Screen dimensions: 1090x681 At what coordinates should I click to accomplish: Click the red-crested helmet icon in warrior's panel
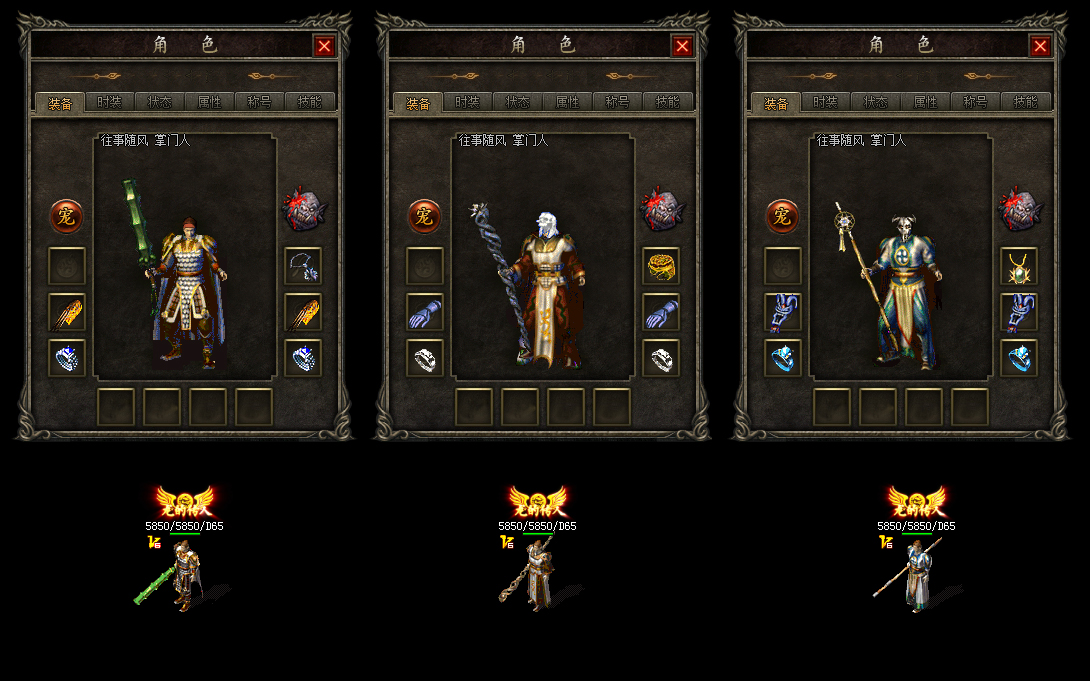pyautogui.click(x=301, y=208)
